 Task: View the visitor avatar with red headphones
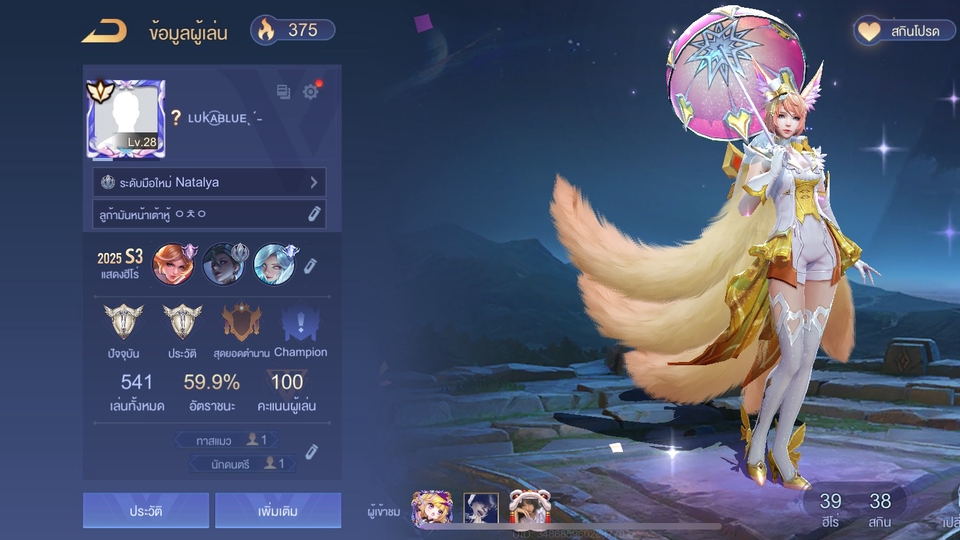(527, 509)
